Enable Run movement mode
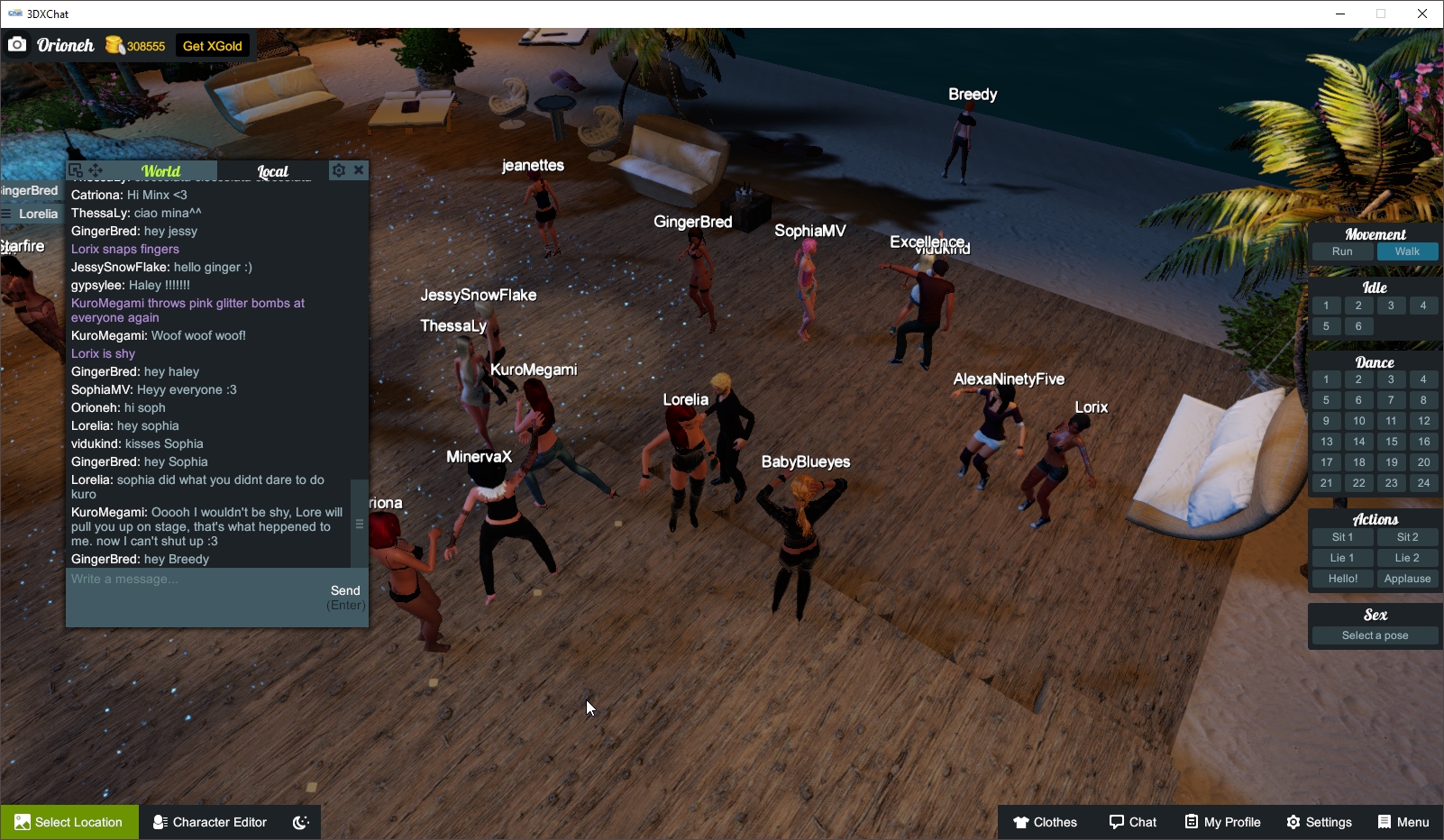This screenshot has width=1444, height=840. (x=1342, y=251)
